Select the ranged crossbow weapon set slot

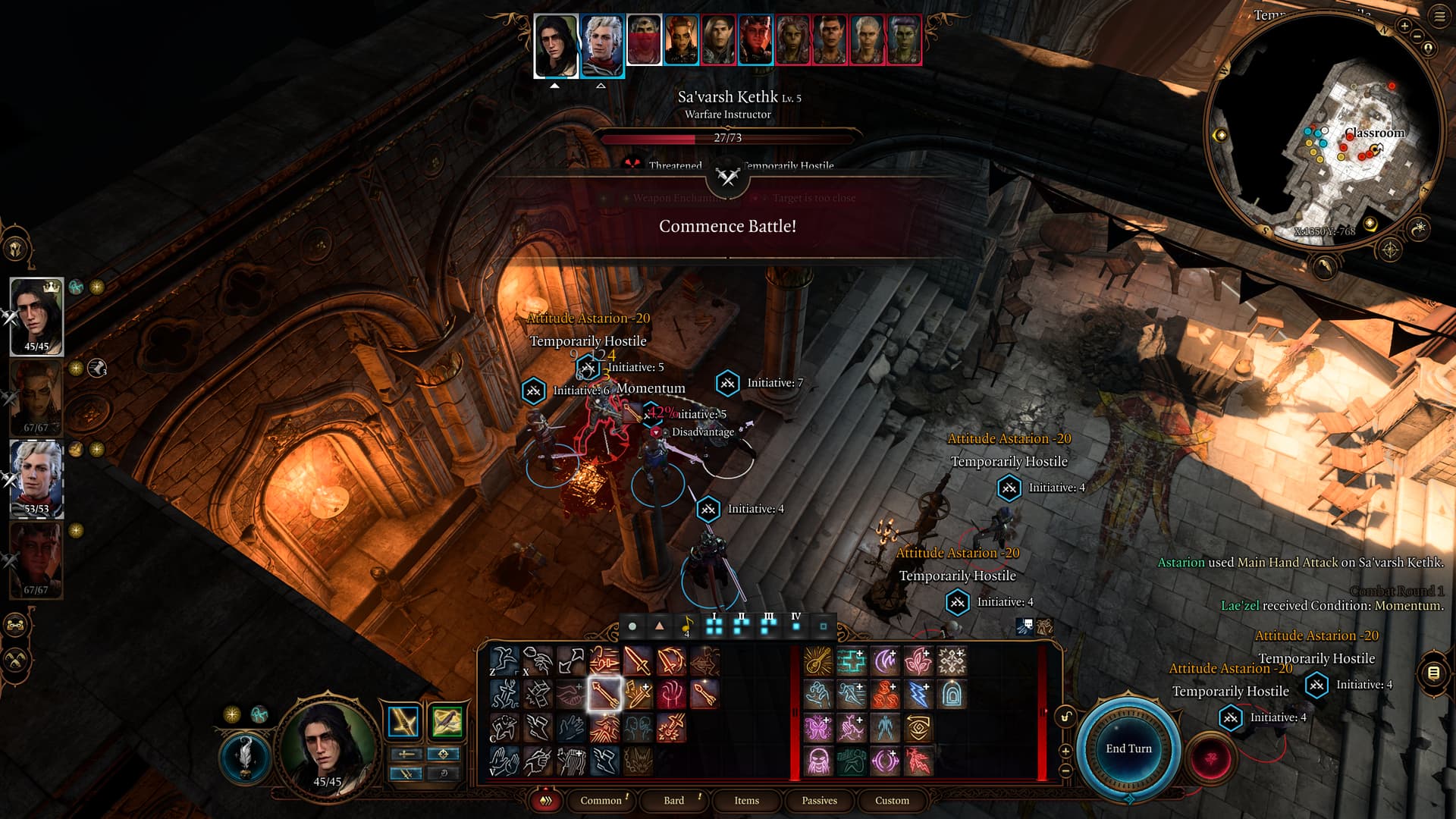(x=447, y=722)
